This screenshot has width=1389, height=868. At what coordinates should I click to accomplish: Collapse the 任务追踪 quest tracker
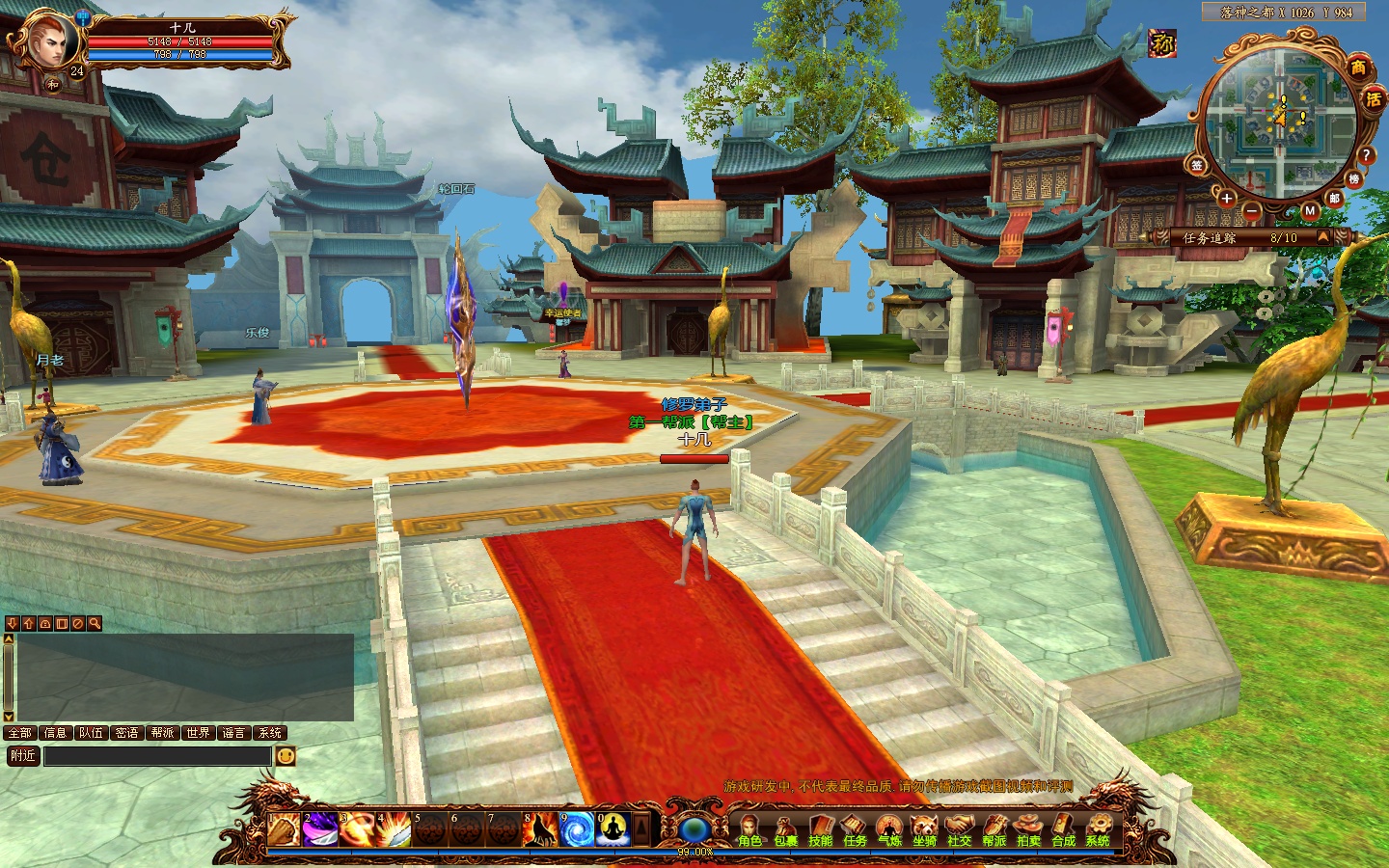1323,237
